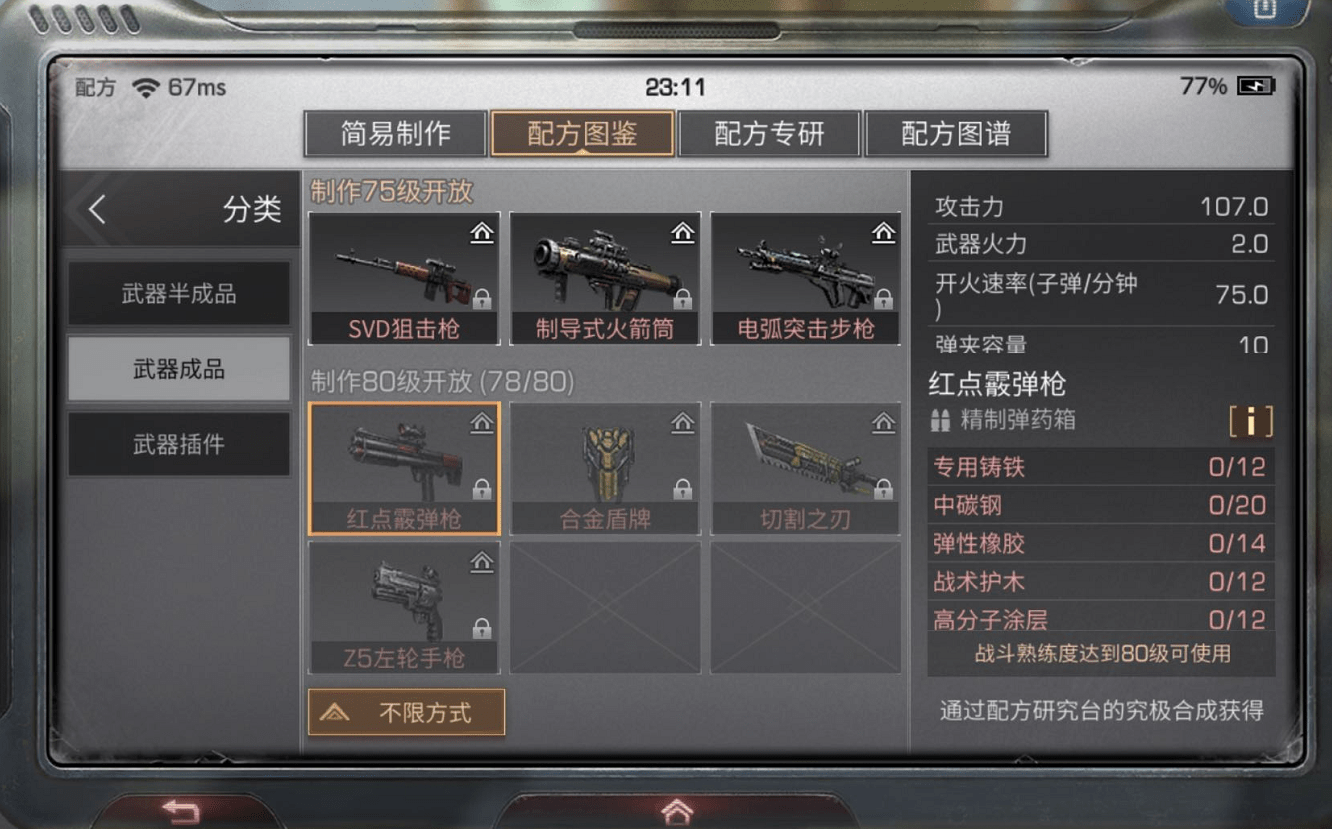The height and width of the screenshot is (829, 1332).
Task: Switch to the 简易制作 tab
Action: click(x=394, y=133)
